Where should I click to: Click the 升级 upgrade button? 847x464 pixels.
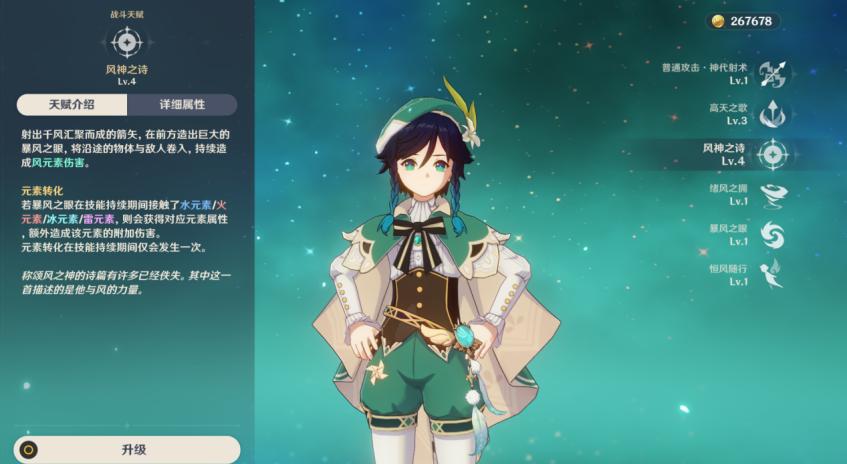point(127,450)
